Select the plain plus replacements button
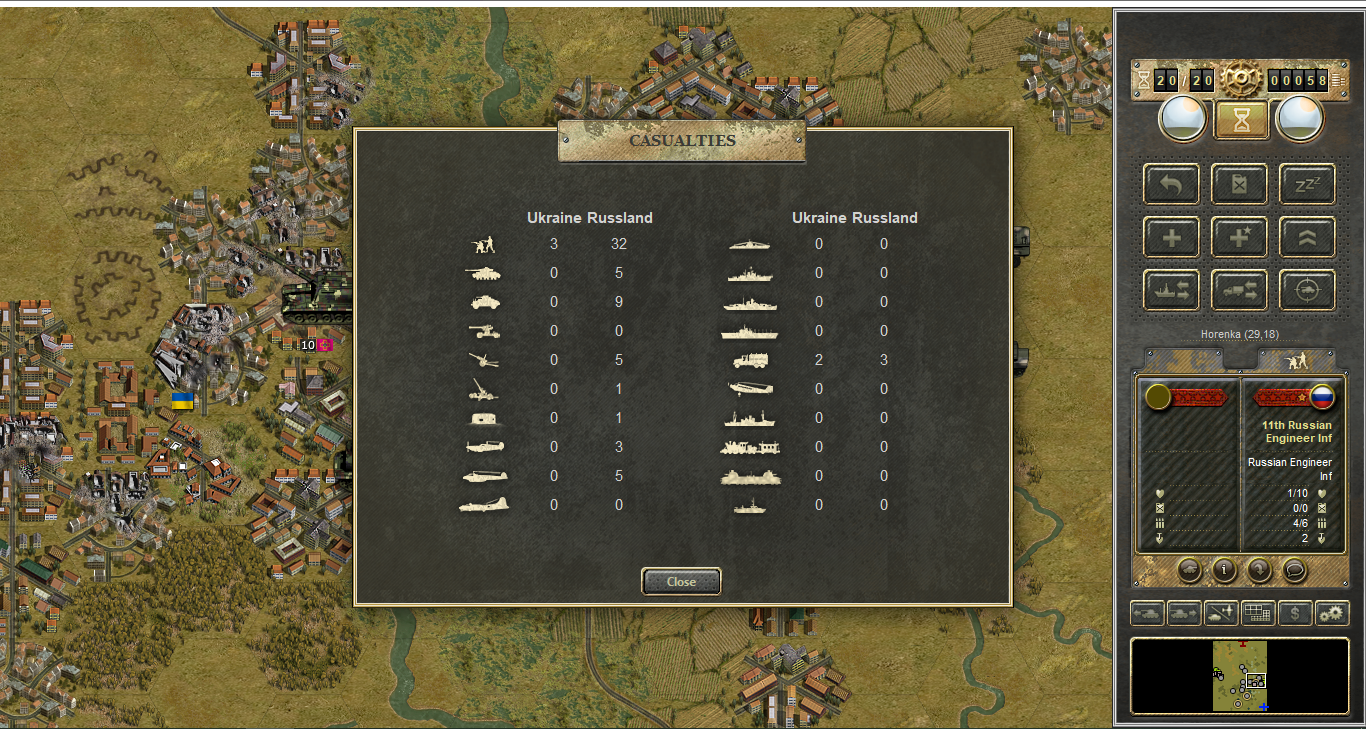 tap(1172, 237)
